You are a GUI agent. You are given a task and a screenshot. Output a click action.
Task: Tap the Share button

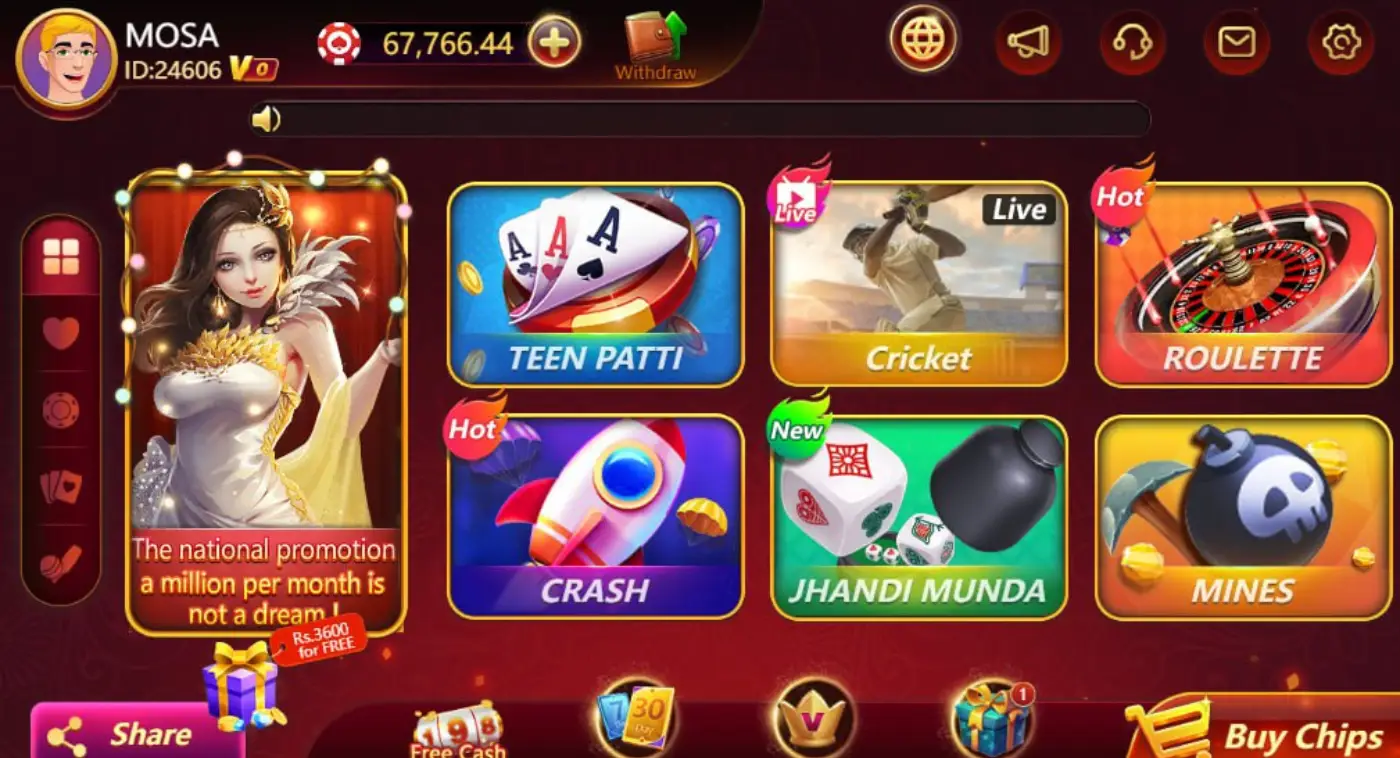pos(135,733)
